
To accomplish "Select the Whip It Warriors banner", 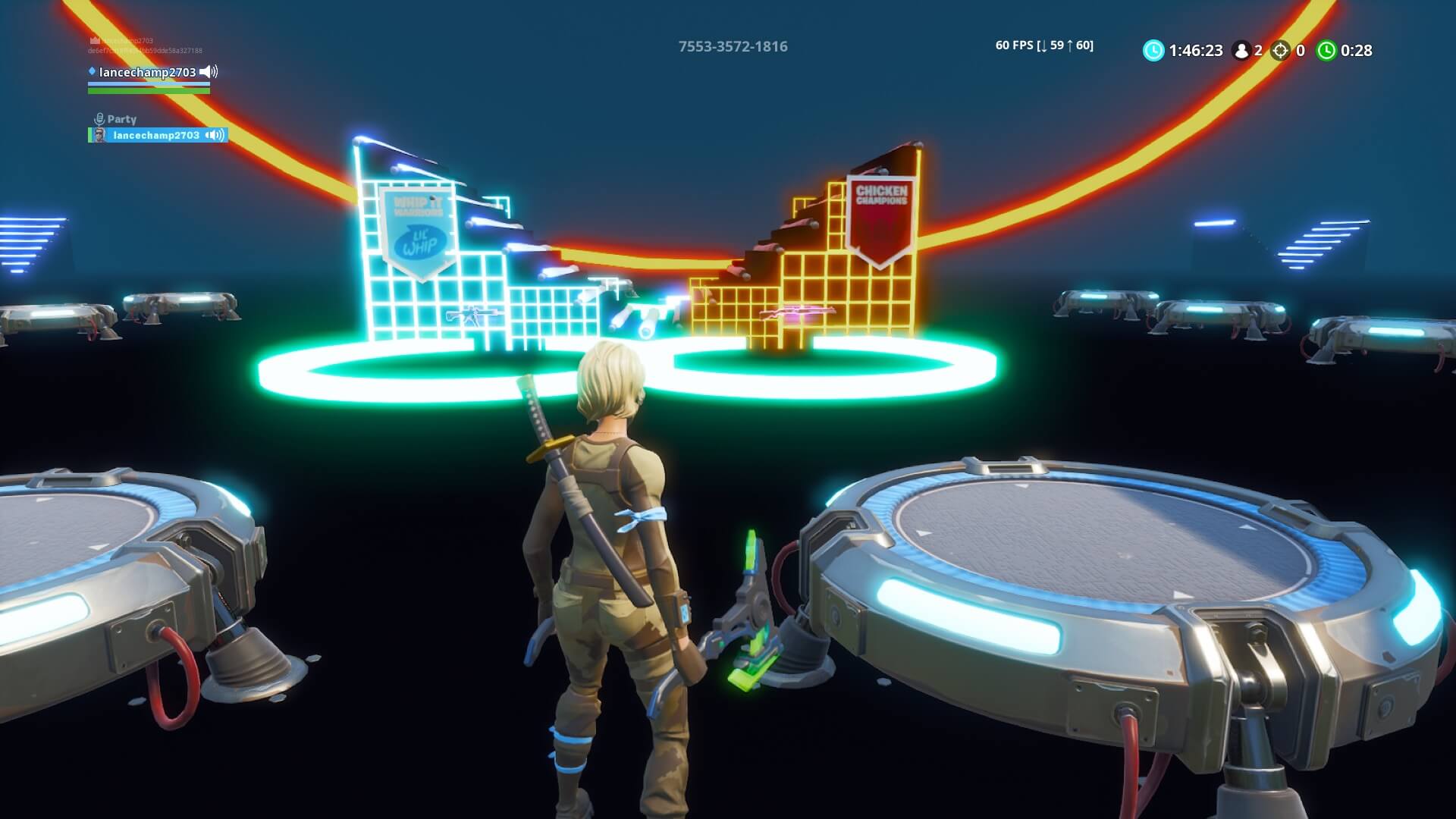I will coord(418,227).
